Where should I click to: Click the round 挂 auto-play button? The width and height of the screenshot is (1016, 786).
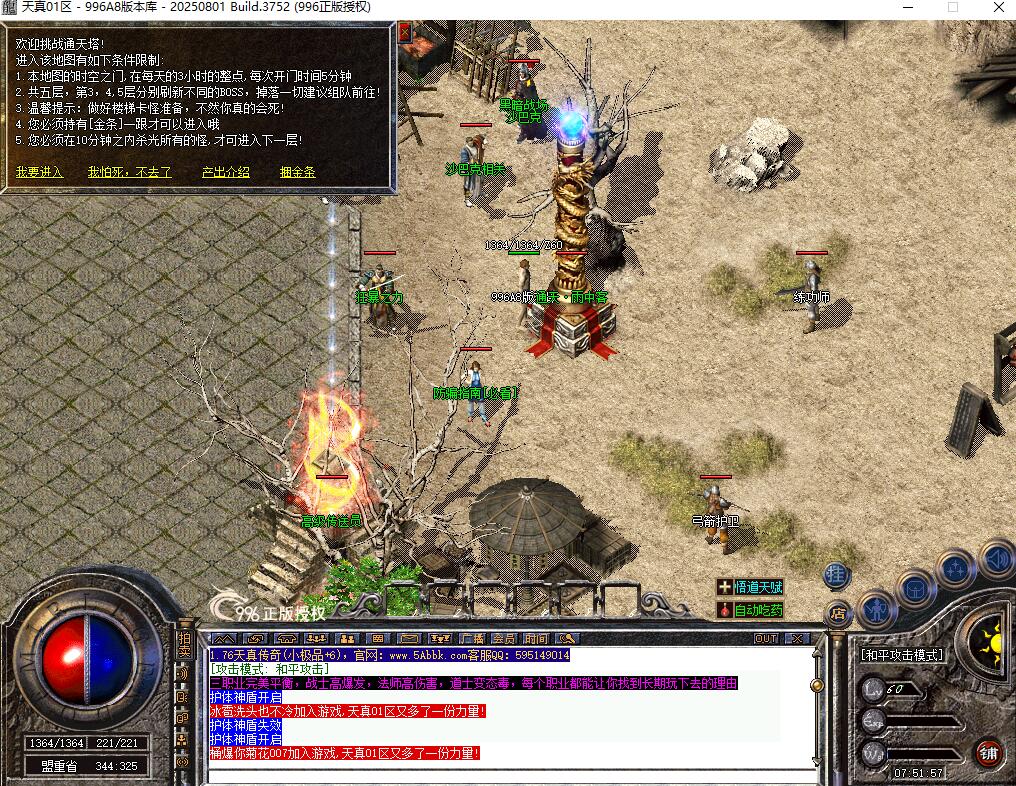click(x=836, y=575)
